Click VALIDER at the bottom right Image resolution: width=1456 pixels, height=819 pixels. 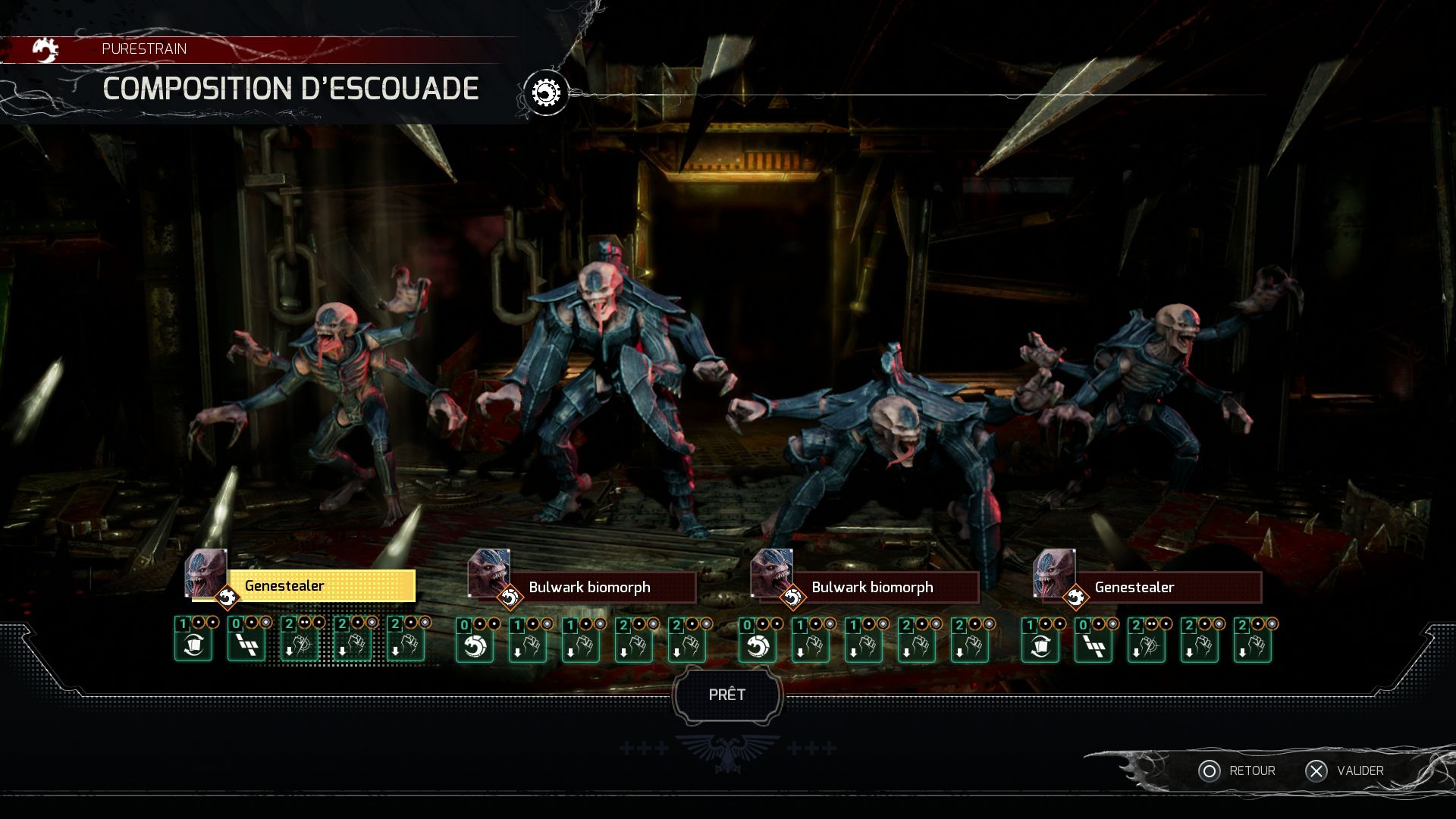click(1360, 770)
